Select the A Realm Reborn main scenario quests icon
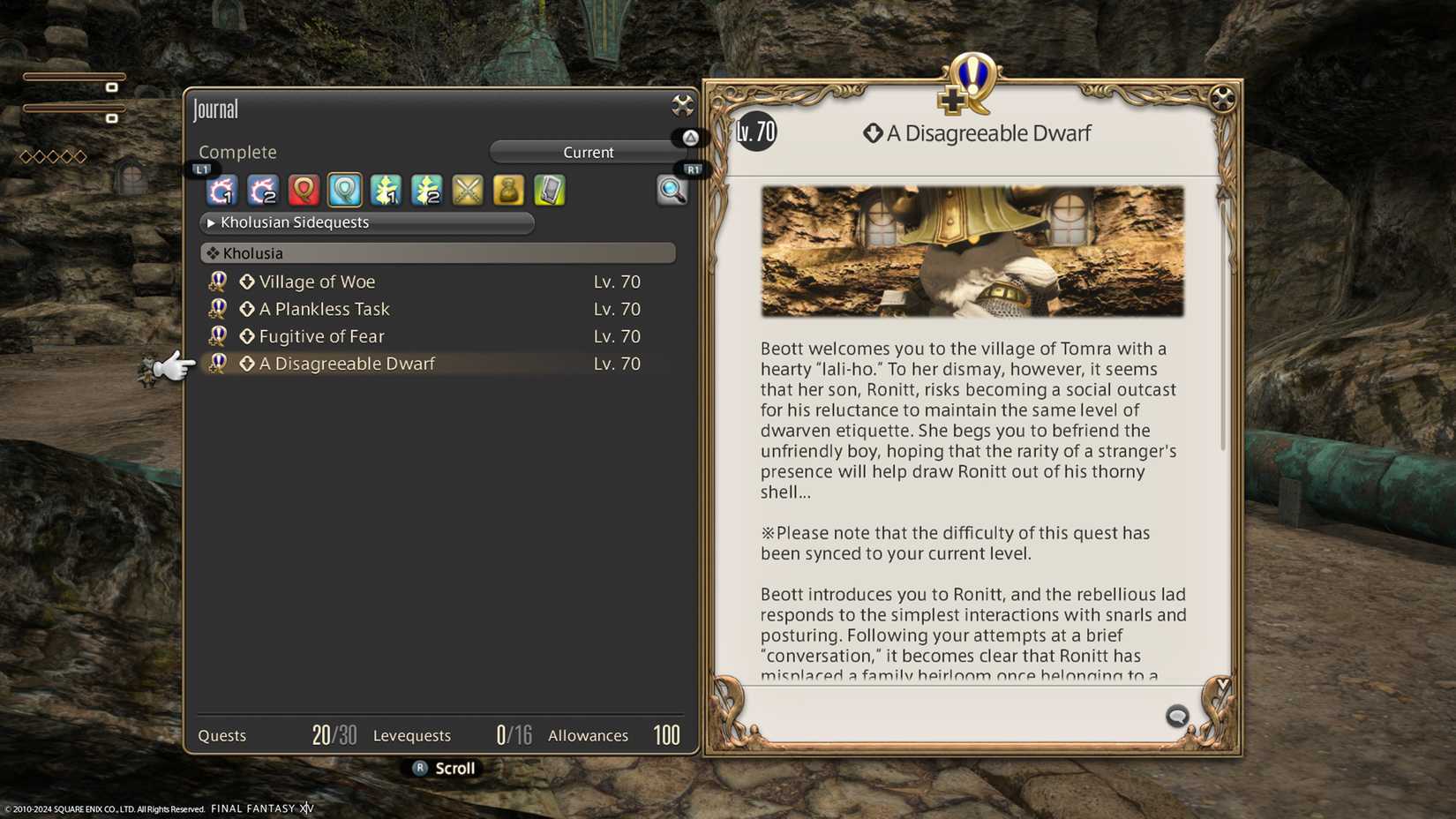Screen dimensions: 1456x819 [x=221, y=190]
